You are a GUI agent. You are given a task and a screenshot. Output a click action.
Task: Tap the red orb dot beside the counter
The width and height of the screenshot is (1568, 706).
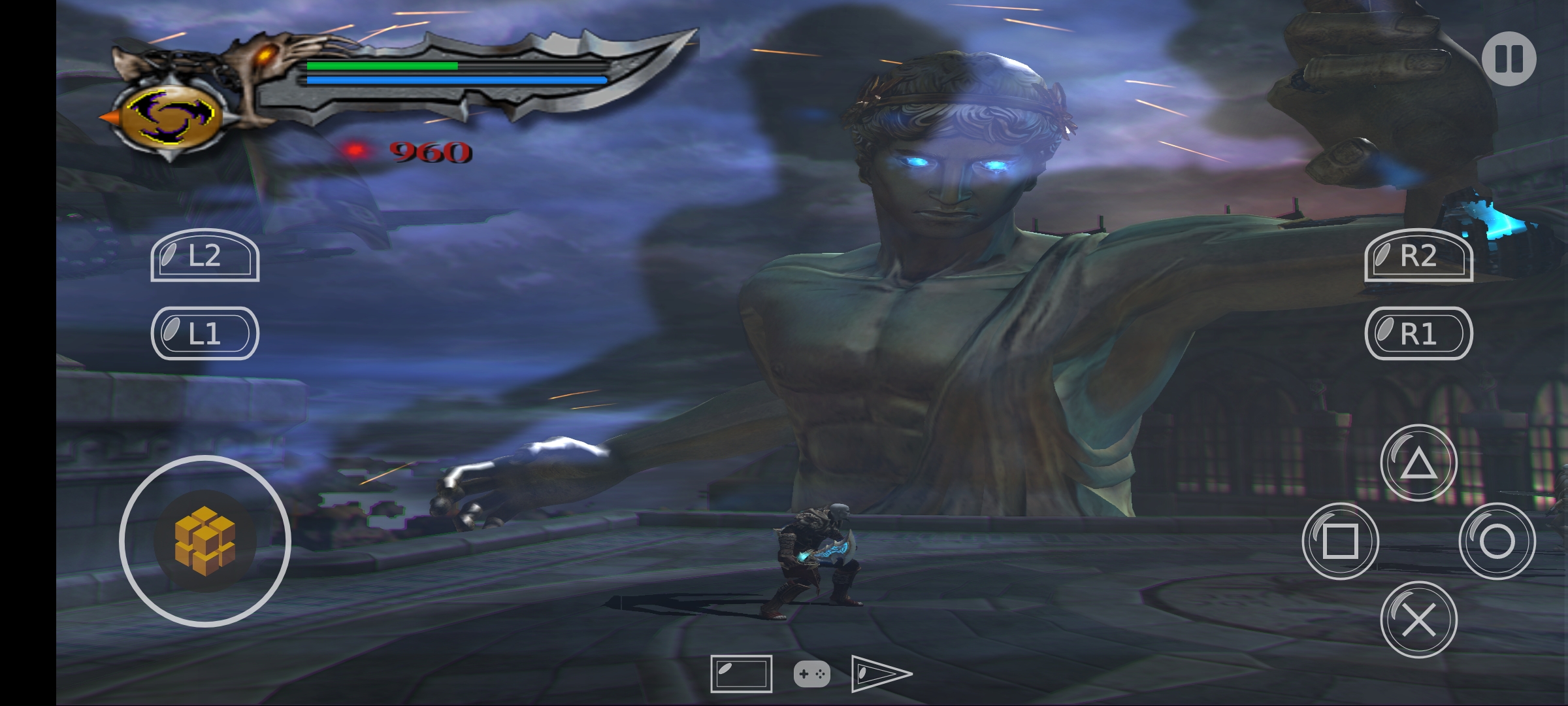click(x=356, y=149)
